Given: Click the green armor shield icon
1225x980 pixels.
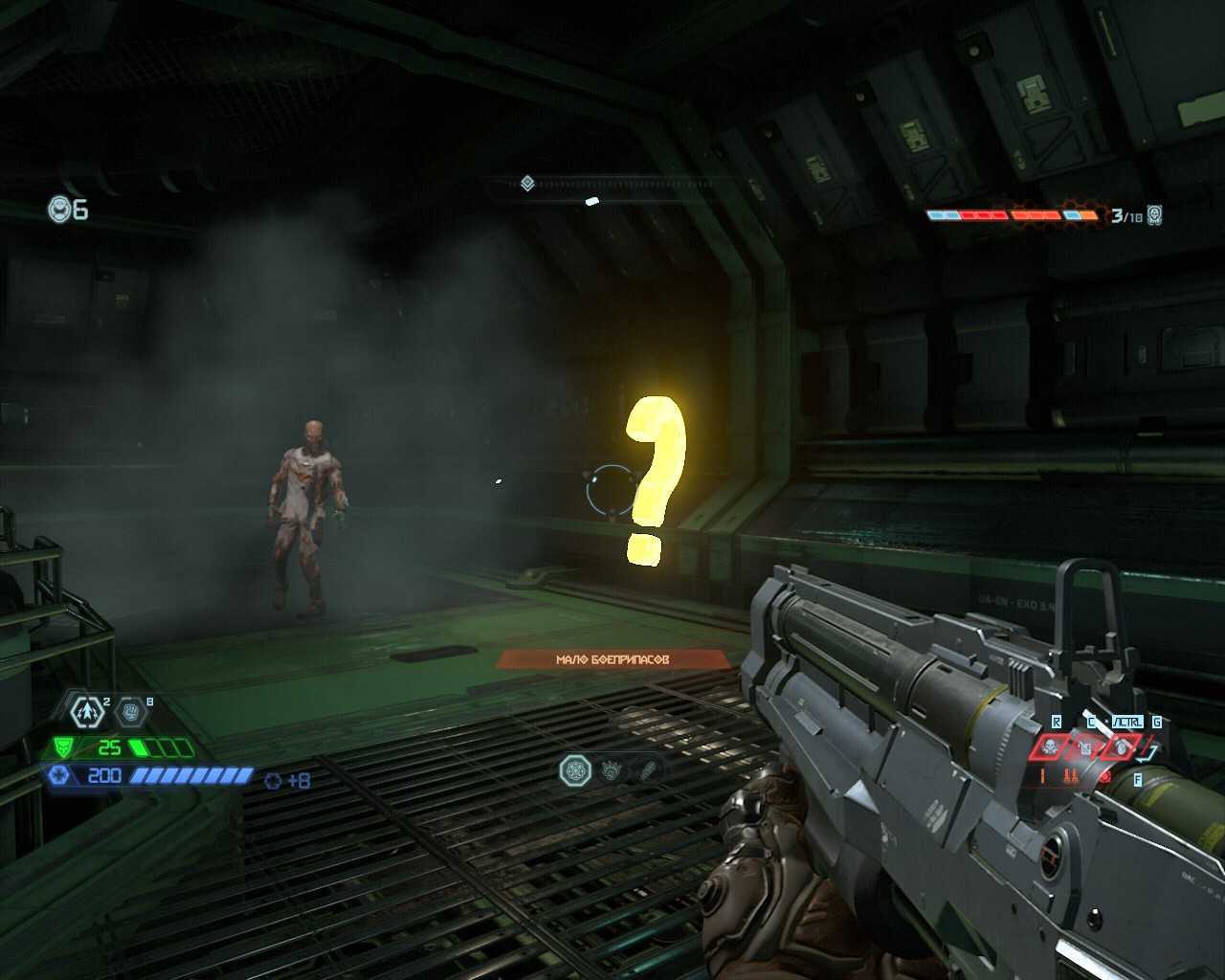Looking at the screenshot, I should (64, 746).
